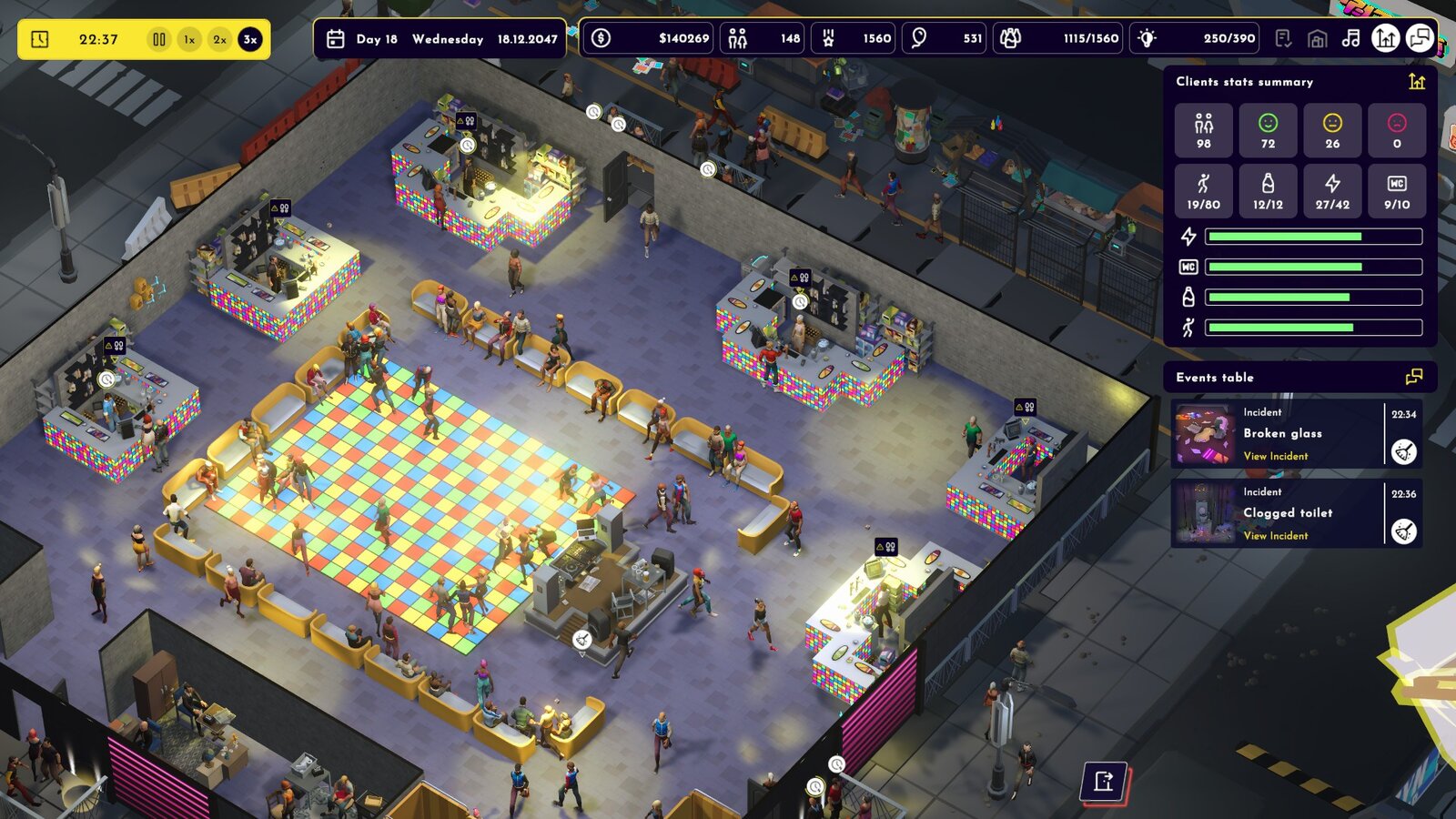Set game speed to 1x
1456x819 pixels.
click(189, 40)
